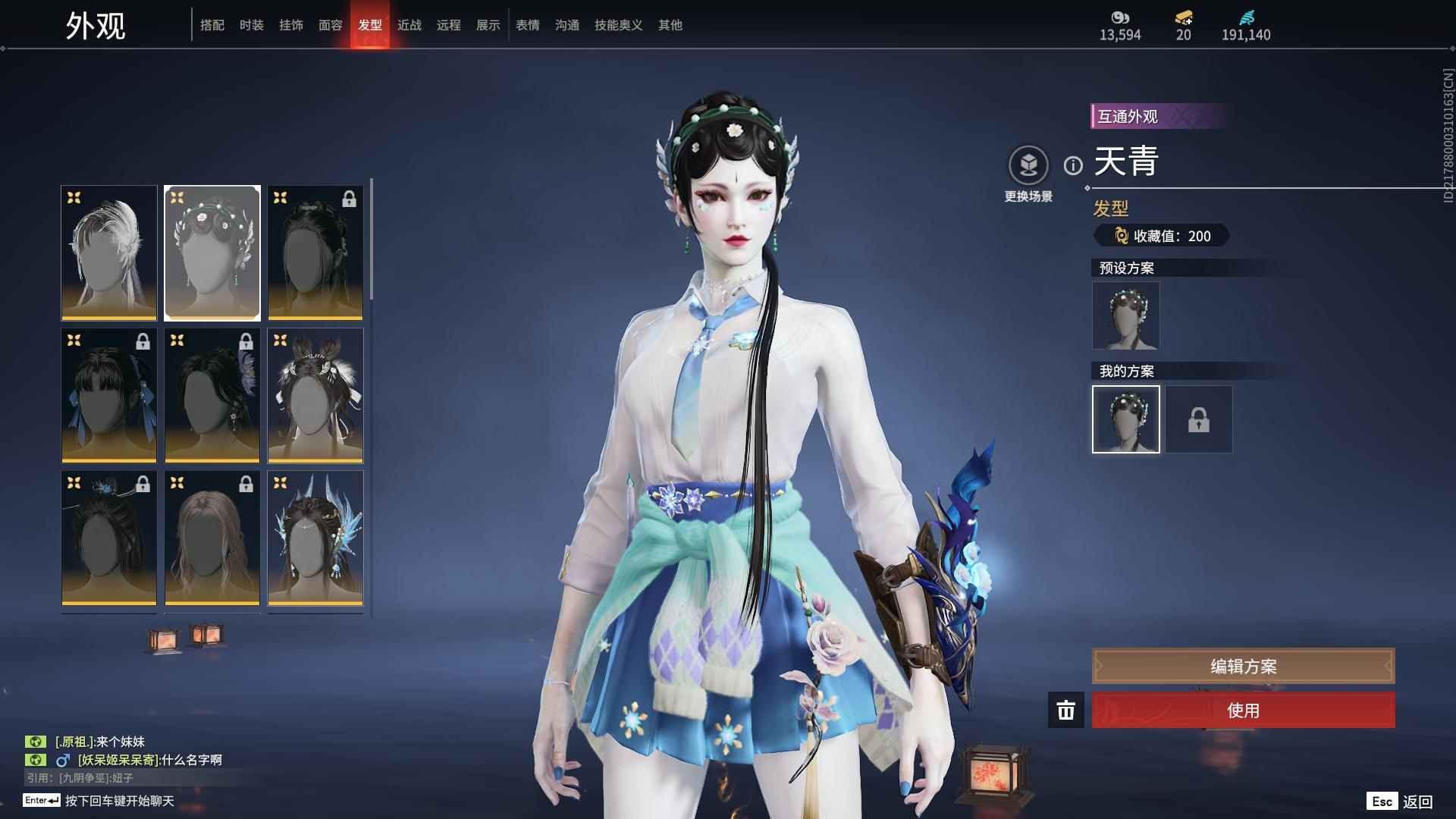Screen dimensions: 1456x819
Task: Pick the long wavy light-brown hairstyle
Action: (x=212, y=538)
